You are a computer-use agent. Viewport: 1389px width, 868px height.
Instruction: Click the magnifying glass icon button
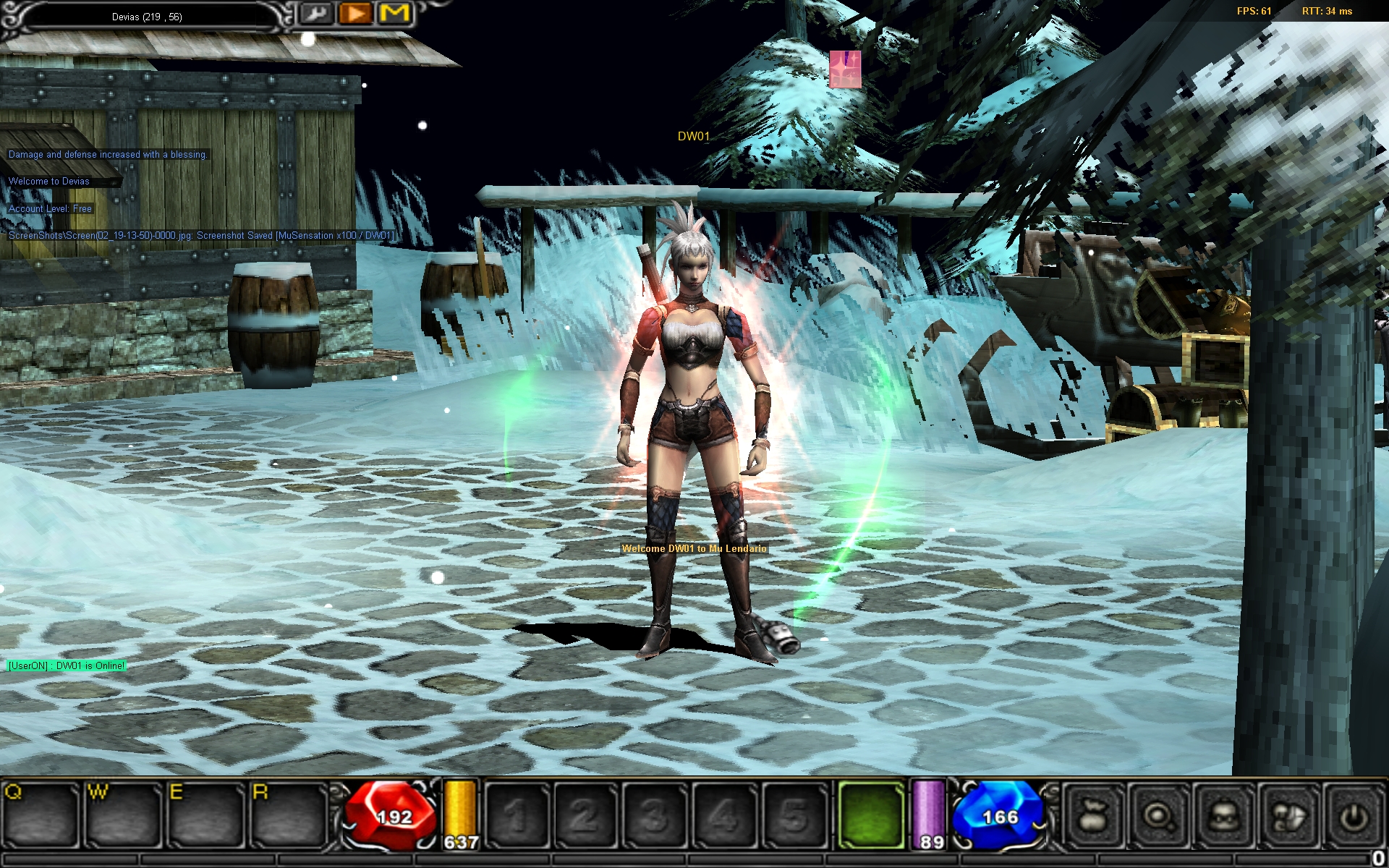(1158, 816)
